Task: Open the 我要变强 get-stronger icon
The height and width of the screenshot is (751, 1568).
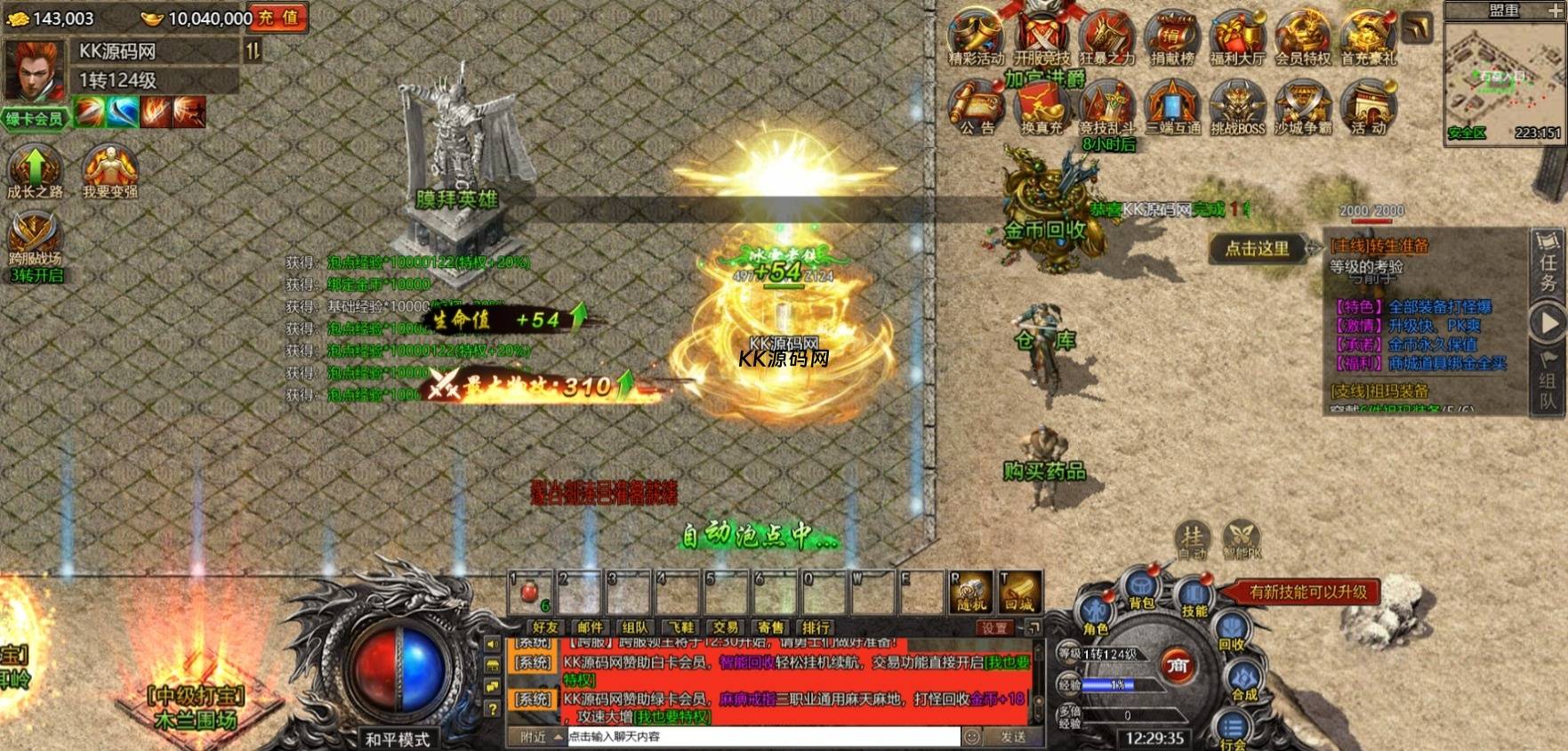Action: (x=109, y=171)
